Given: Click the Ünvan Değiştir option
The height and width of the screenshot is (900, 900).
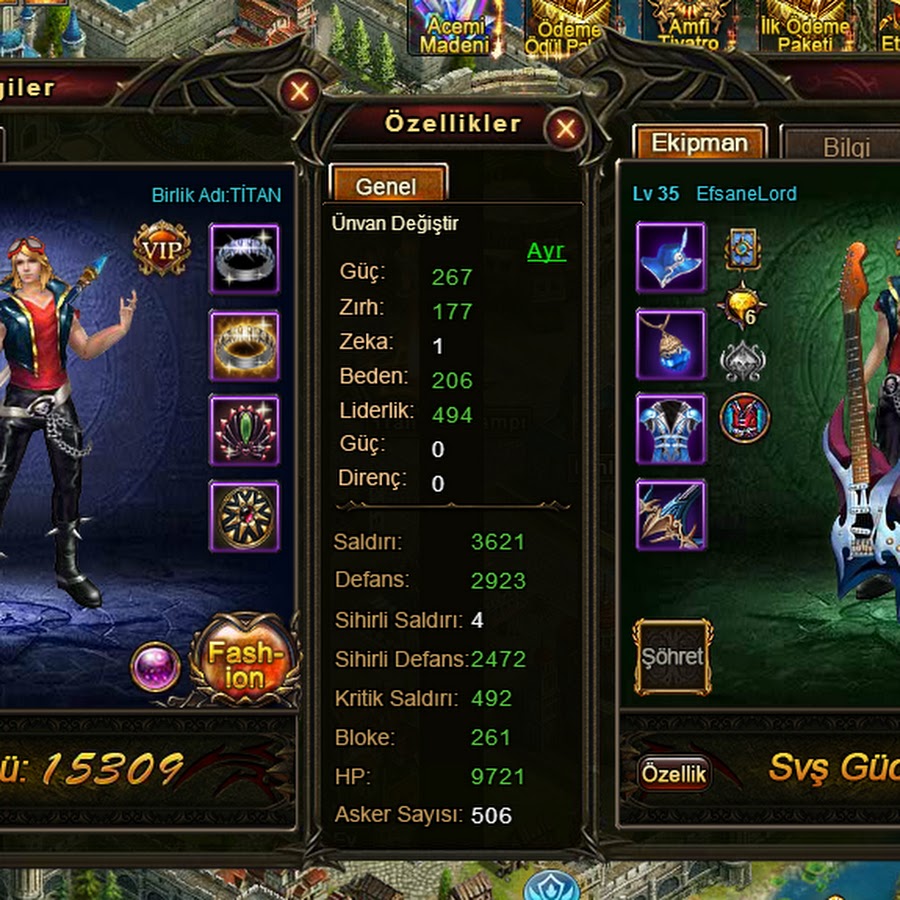Looking at the screenshot, I should point(395,223).
